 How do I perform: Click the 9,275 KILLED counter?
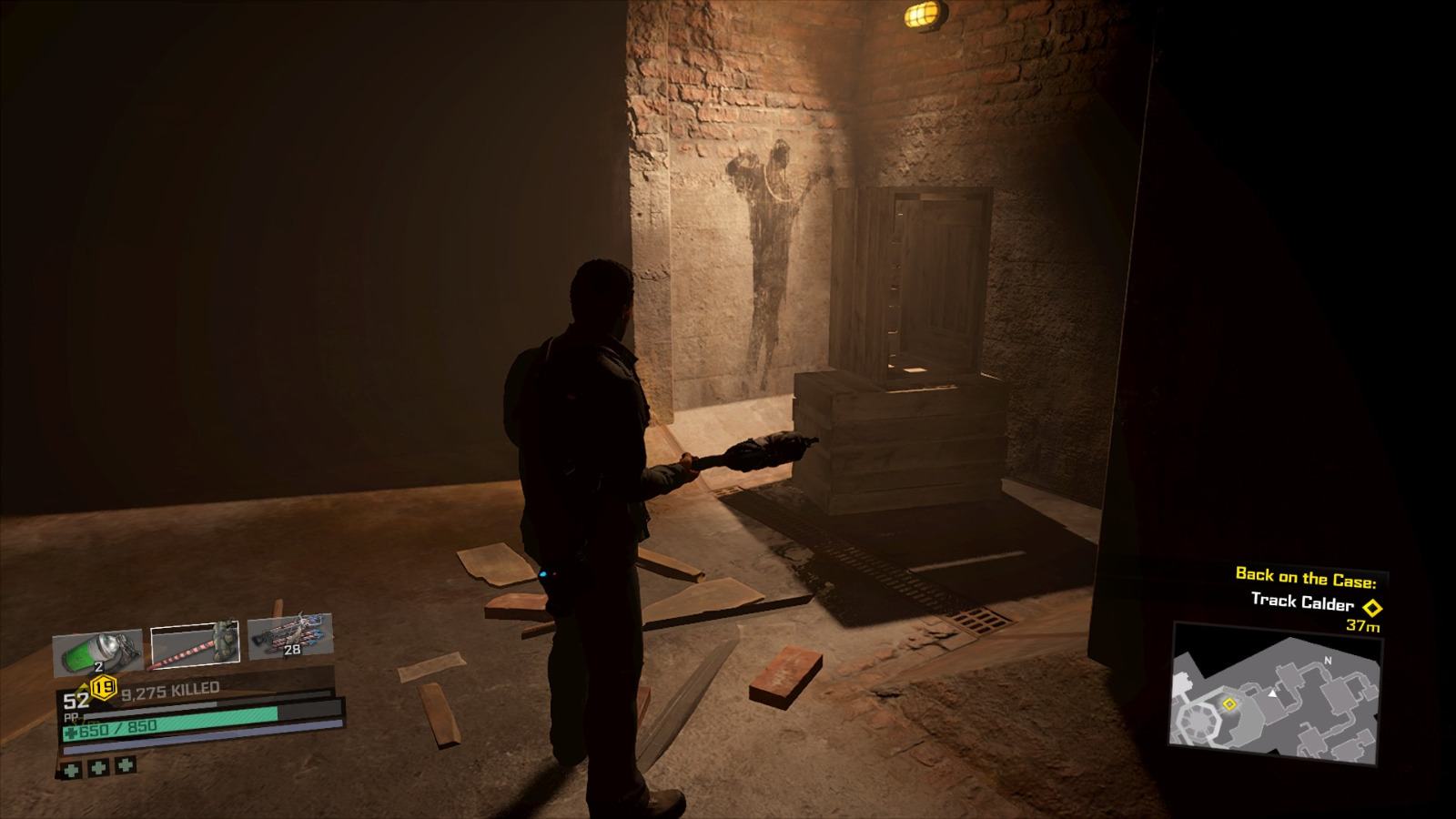170,690
